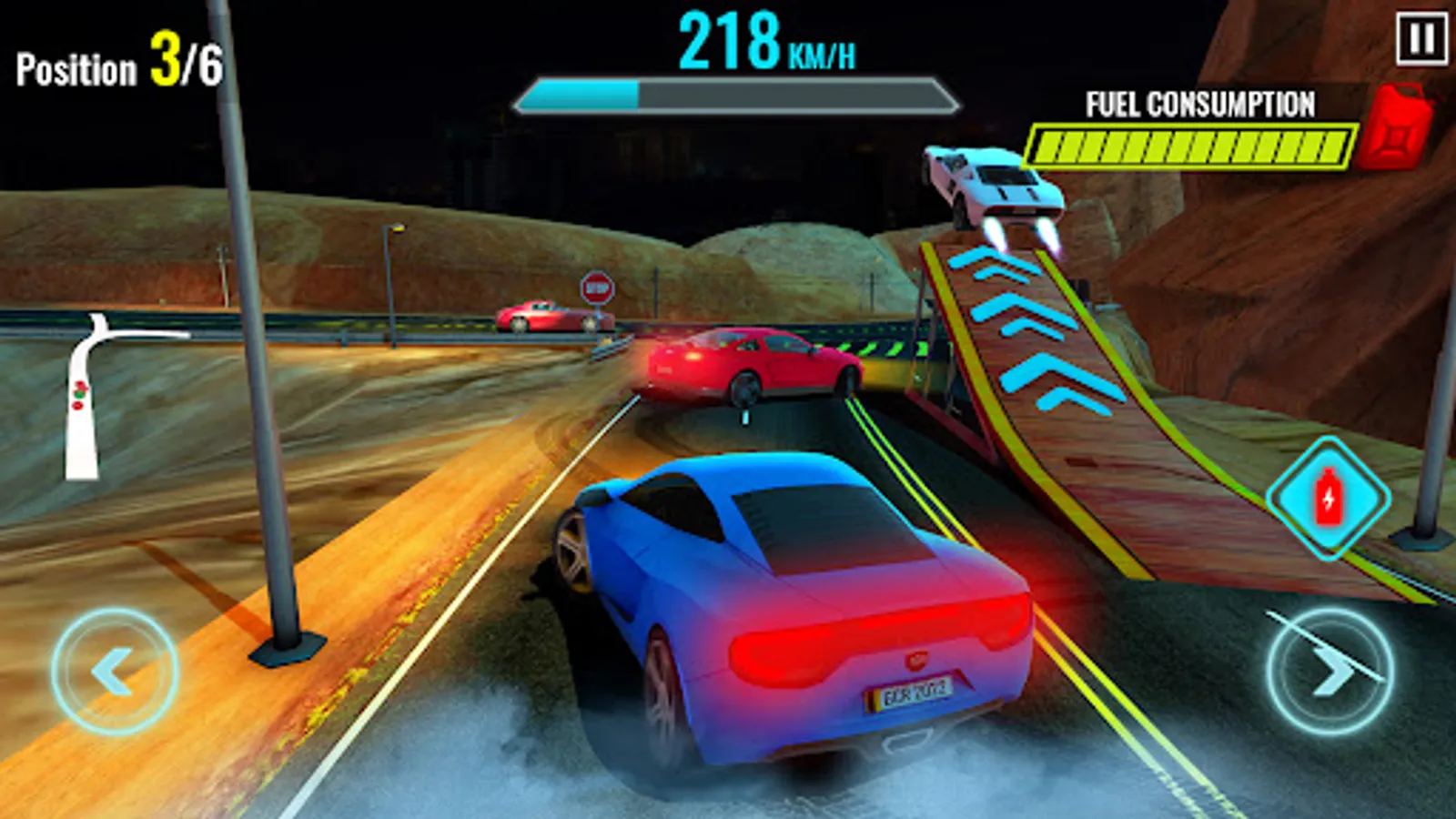
Task: Activate the nitro boost canister button
Action: (x=1328, y=498)
